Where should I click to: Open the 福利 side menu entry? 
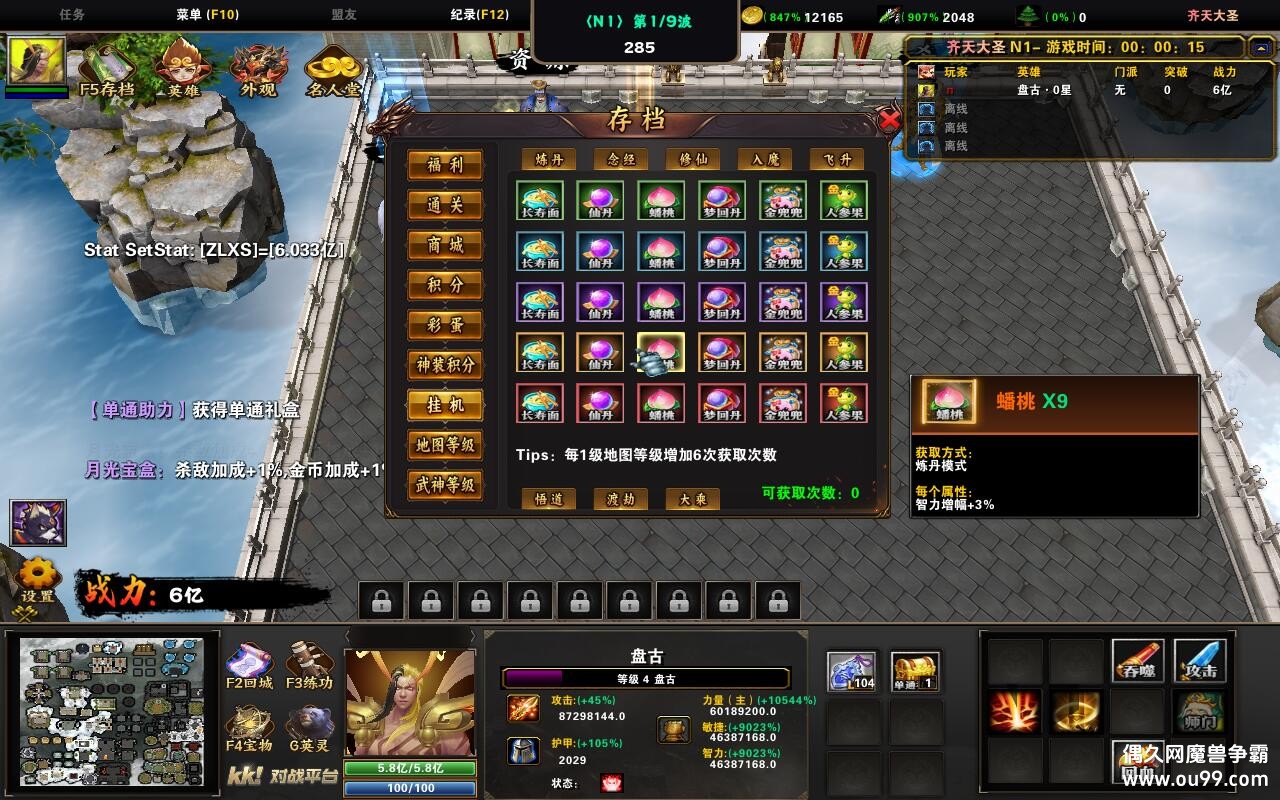(x=445, y=165)
